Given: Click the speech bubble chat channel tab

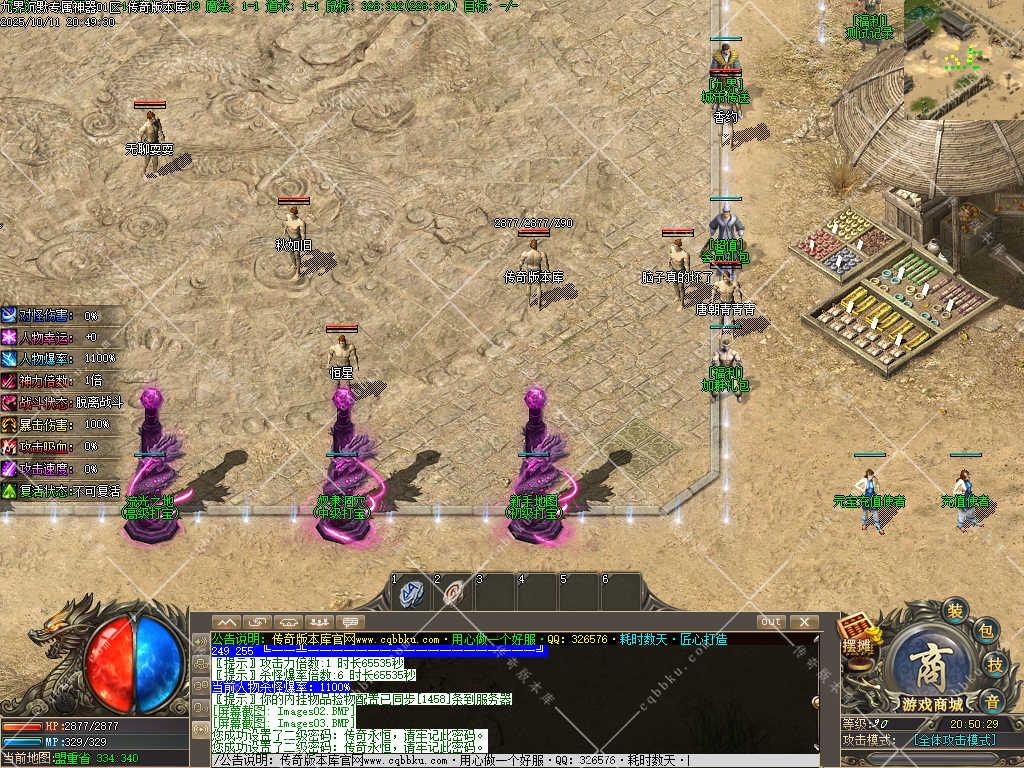Looking at the screenshot, I should pyautogui.click(x=351, y=622).
